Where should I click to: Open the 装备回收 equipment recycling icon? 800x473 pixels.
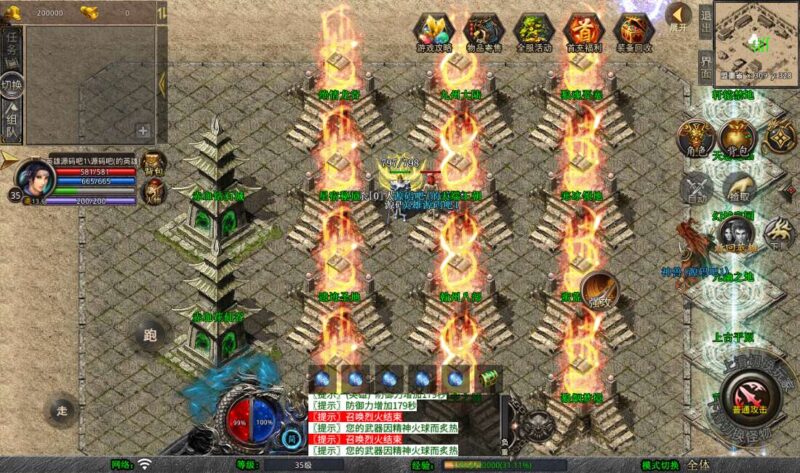634,32
